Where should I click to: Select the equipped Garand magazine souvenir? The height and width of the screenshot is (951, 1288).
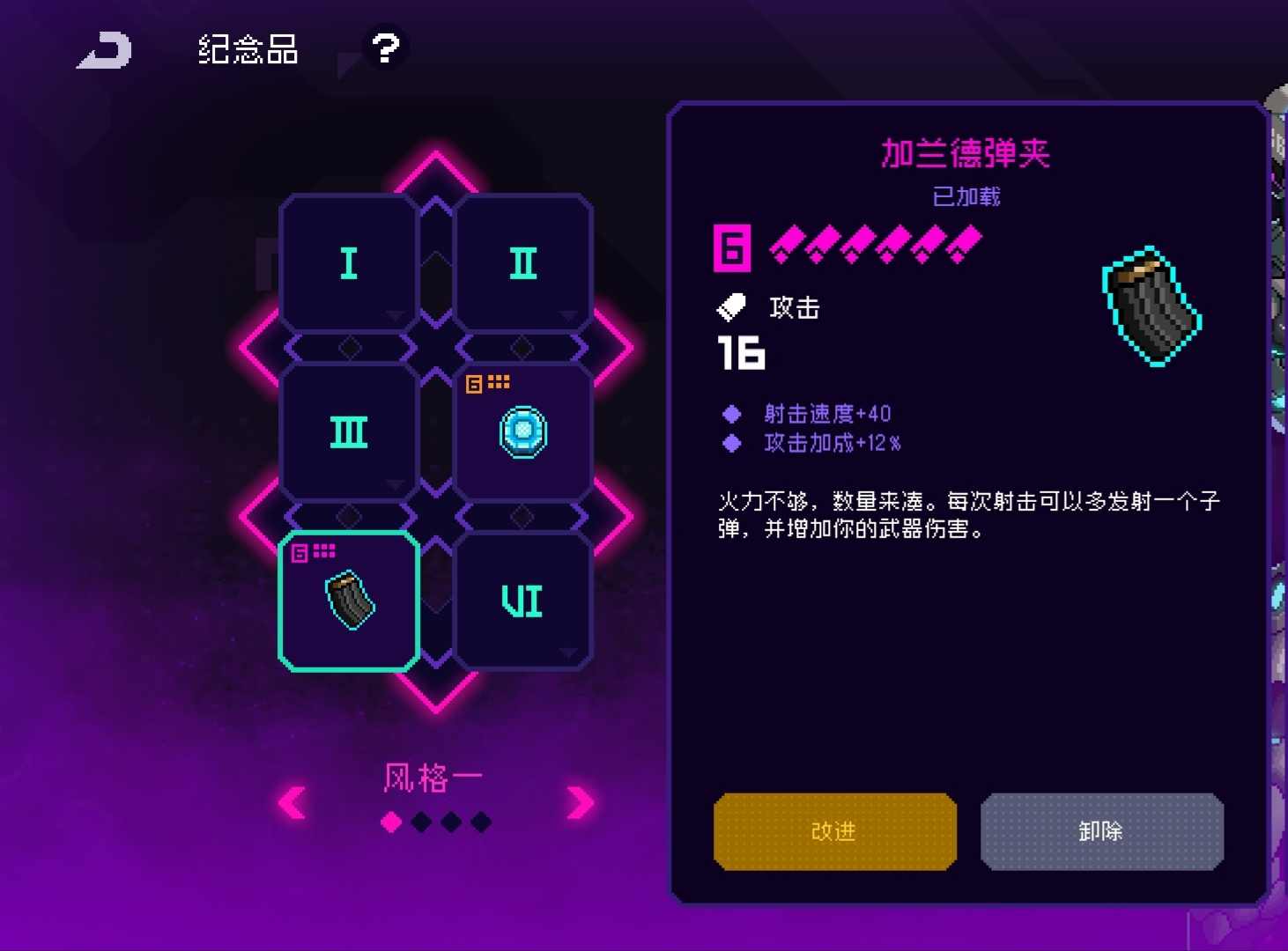click(348, 603)
